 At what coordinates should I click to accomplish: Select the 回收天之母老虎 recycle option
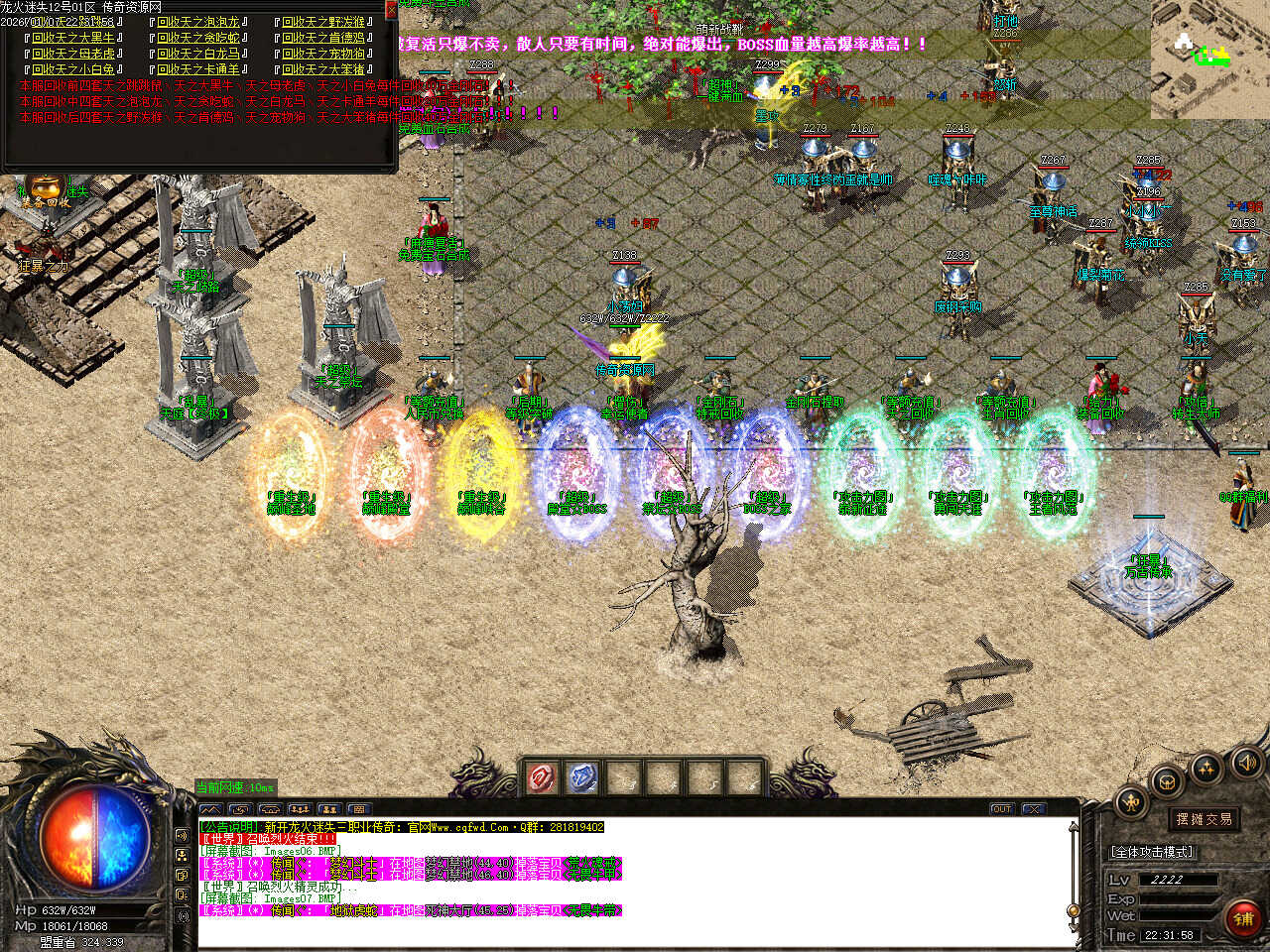point(73,54)
